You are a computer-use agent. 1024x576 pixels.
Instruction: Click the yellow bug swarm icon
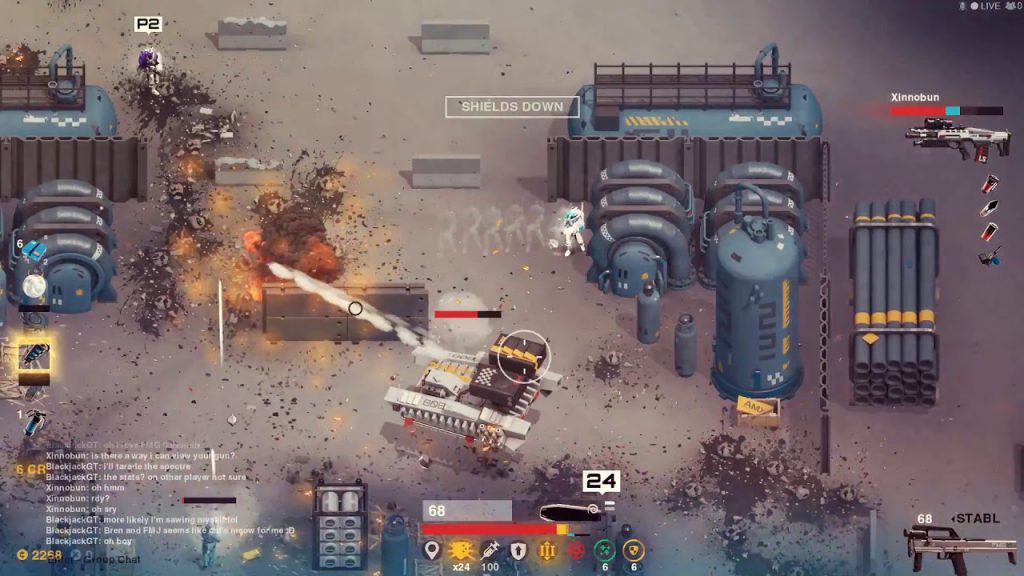pyautogui.click(x=461, y=550)
